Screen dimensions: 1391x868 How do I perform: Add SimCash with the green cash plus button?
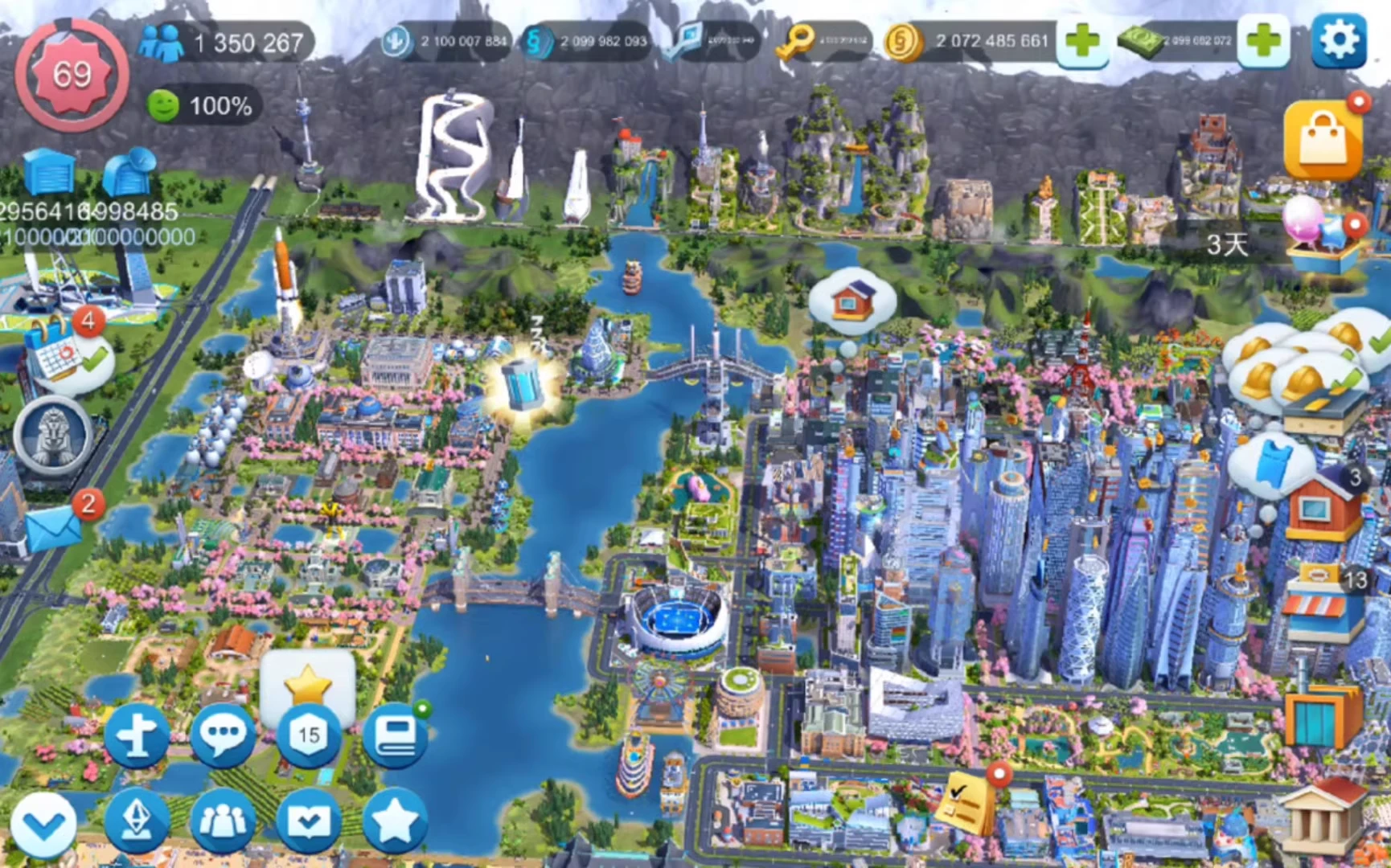coord(1263,40)
